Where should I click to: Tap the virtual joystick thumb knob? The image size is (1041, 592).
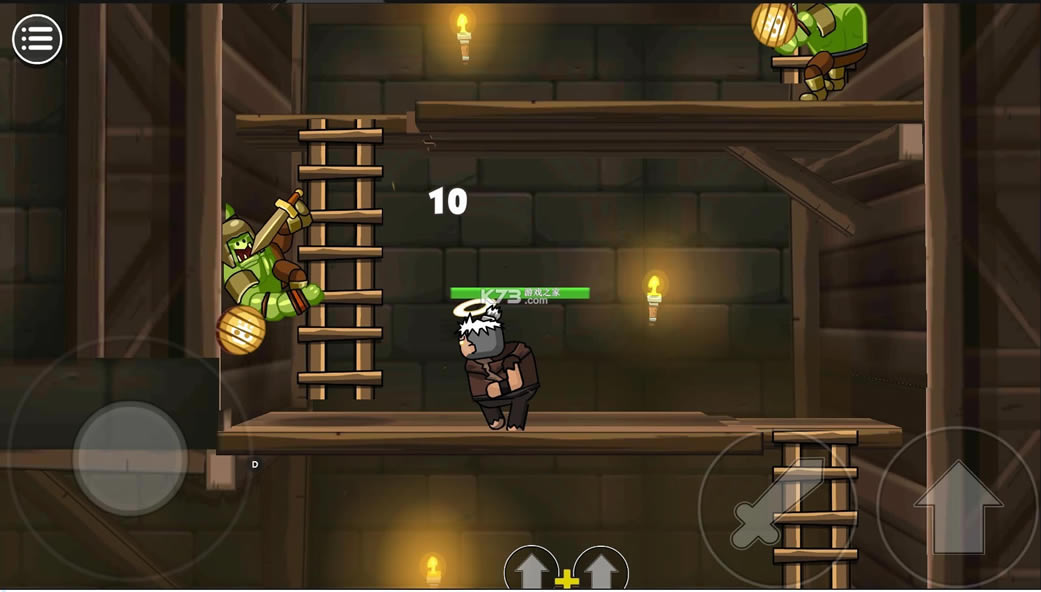pos(130,458)
